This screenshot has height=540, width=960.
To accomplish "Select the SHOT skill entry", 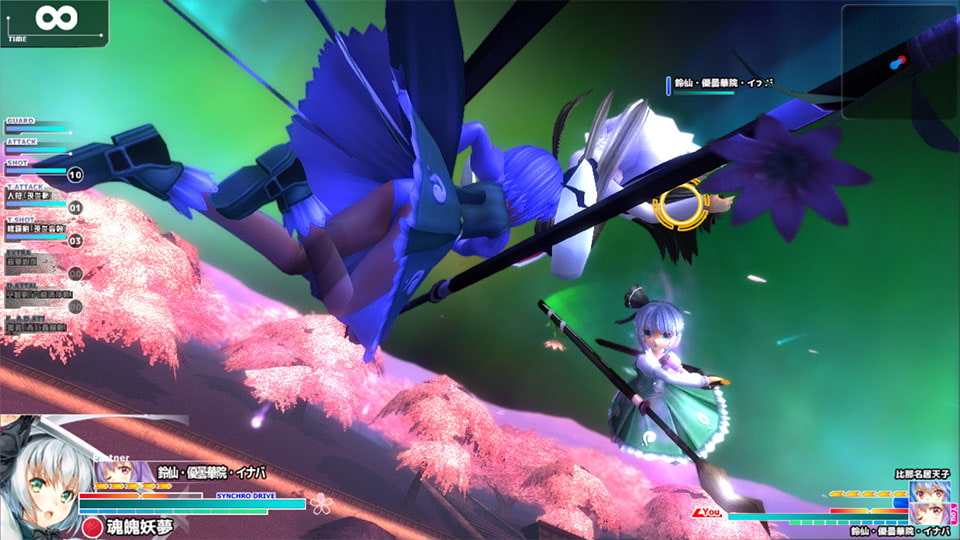I will [36, 171].
